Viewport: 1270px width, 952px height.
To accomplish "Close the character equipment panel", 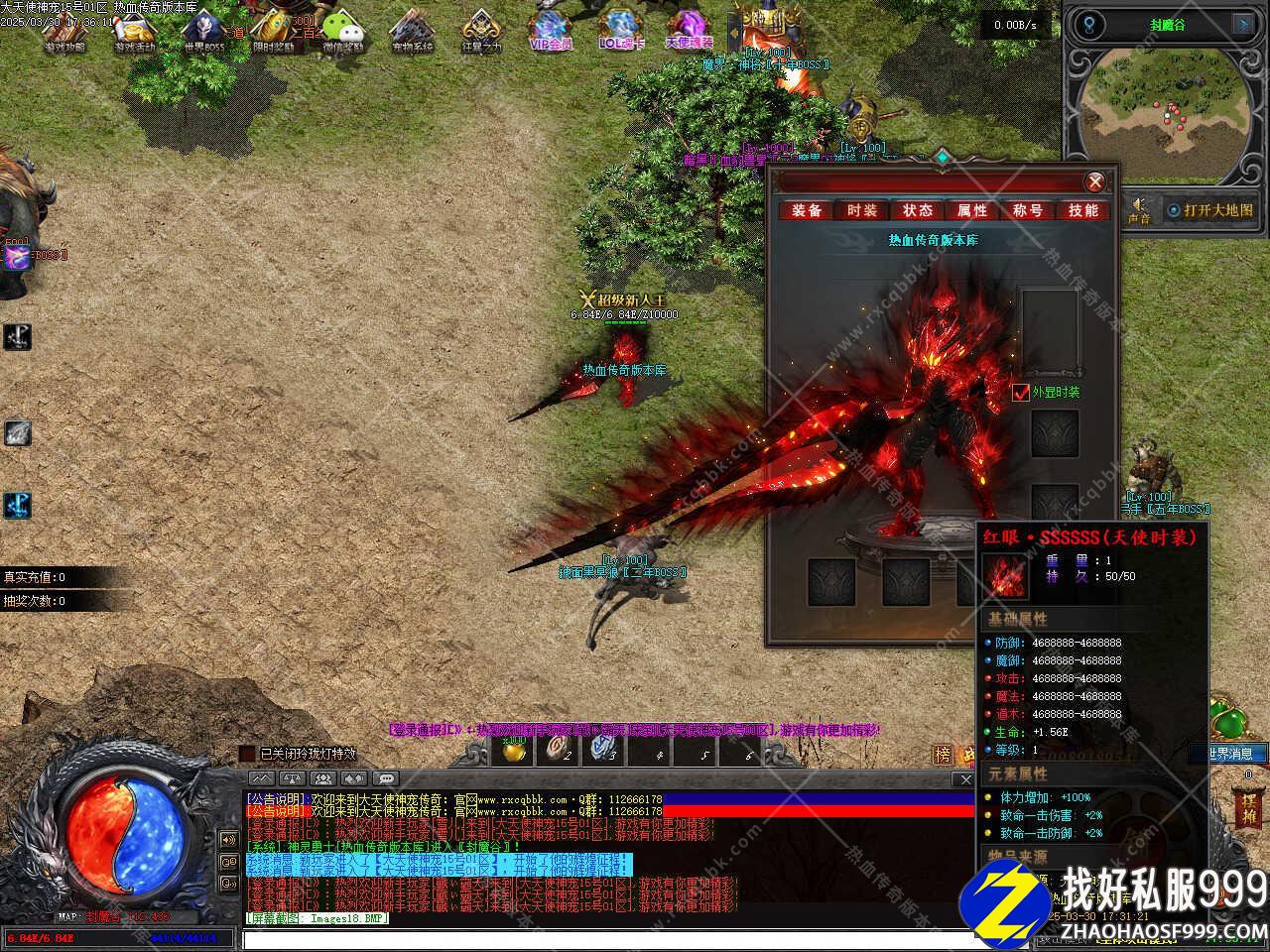I will pyautogui.click(x=1094, y=181).
